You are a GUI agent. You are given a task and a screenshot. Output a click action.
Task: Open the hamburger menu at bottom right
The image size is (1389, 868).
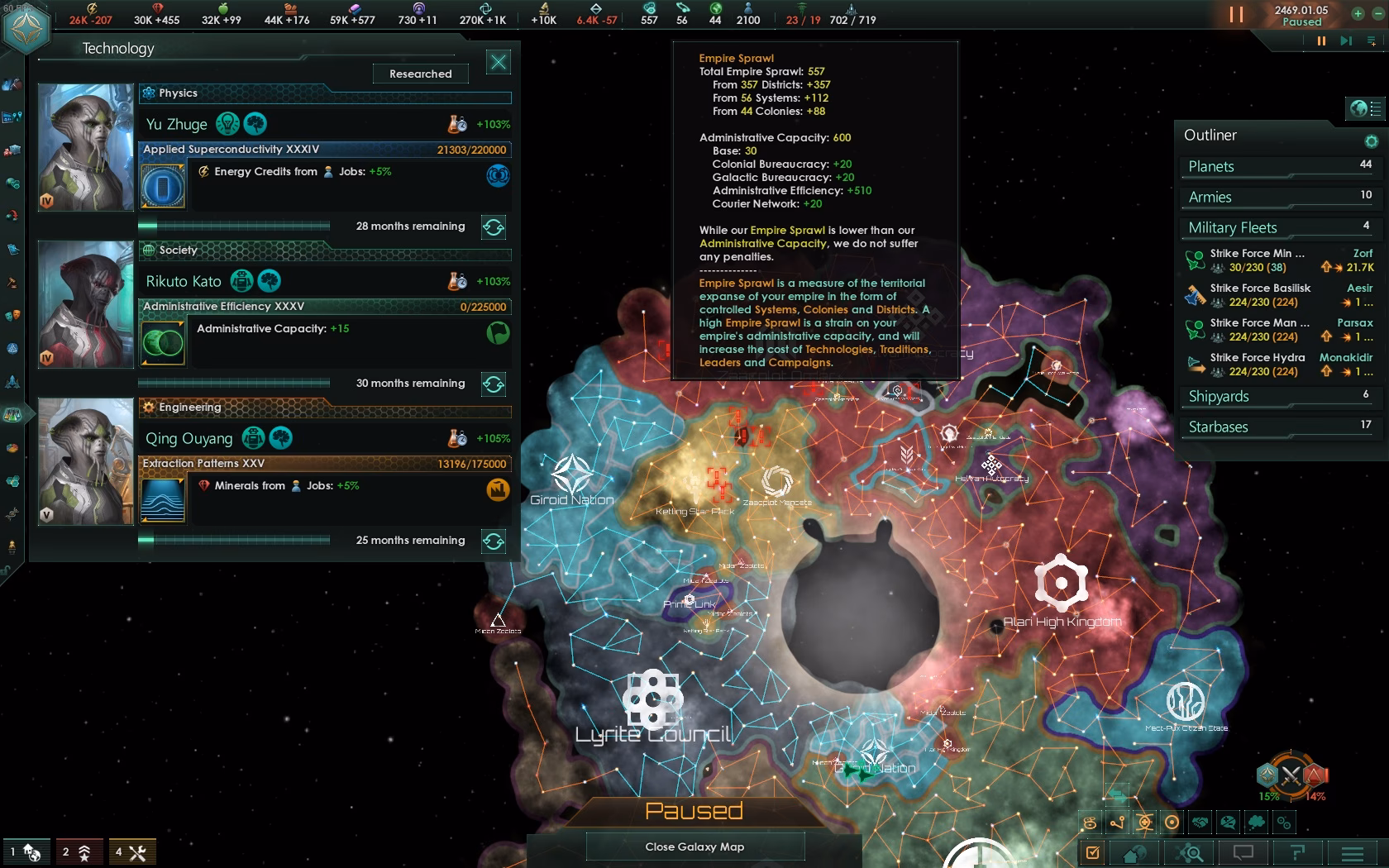tap(1353, 853)
